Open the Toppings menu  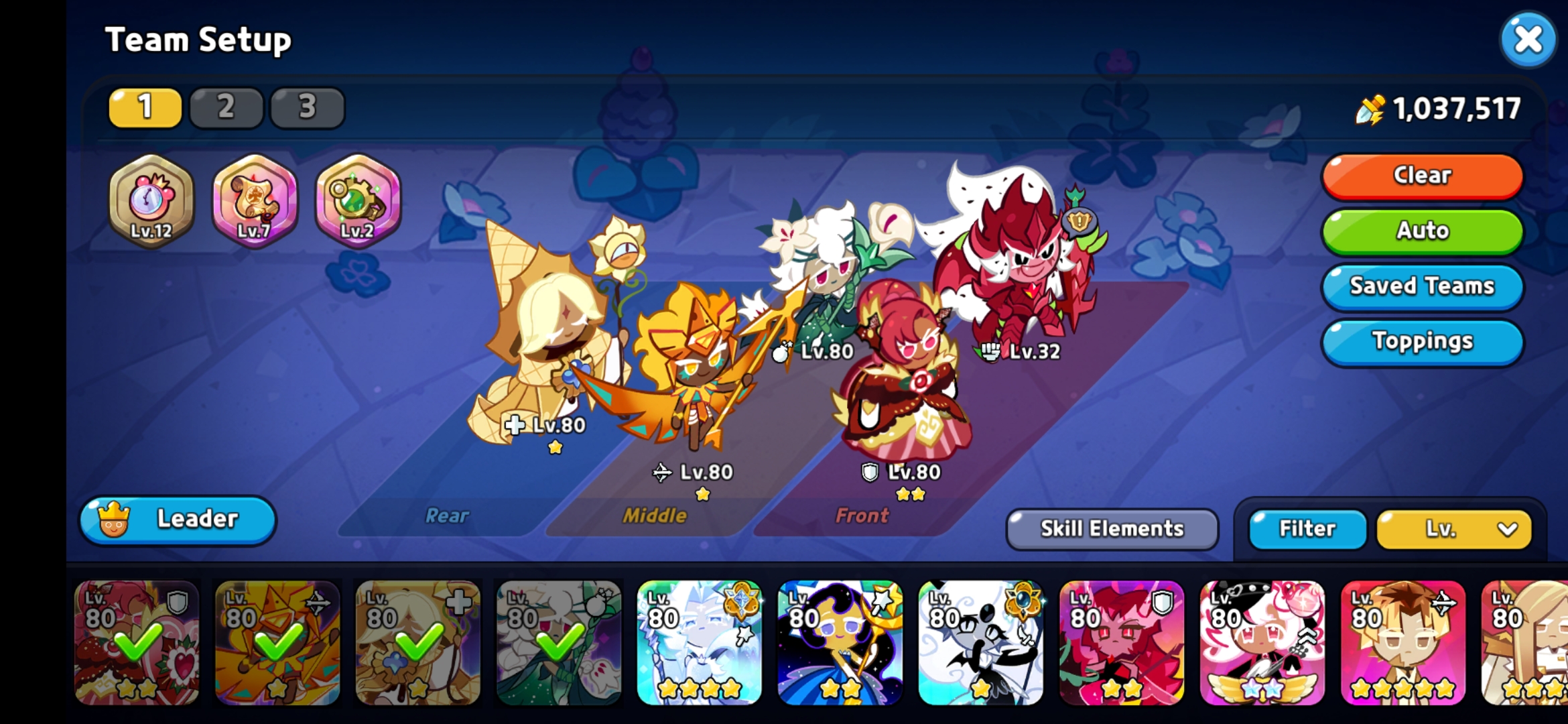click(1421, 341)
